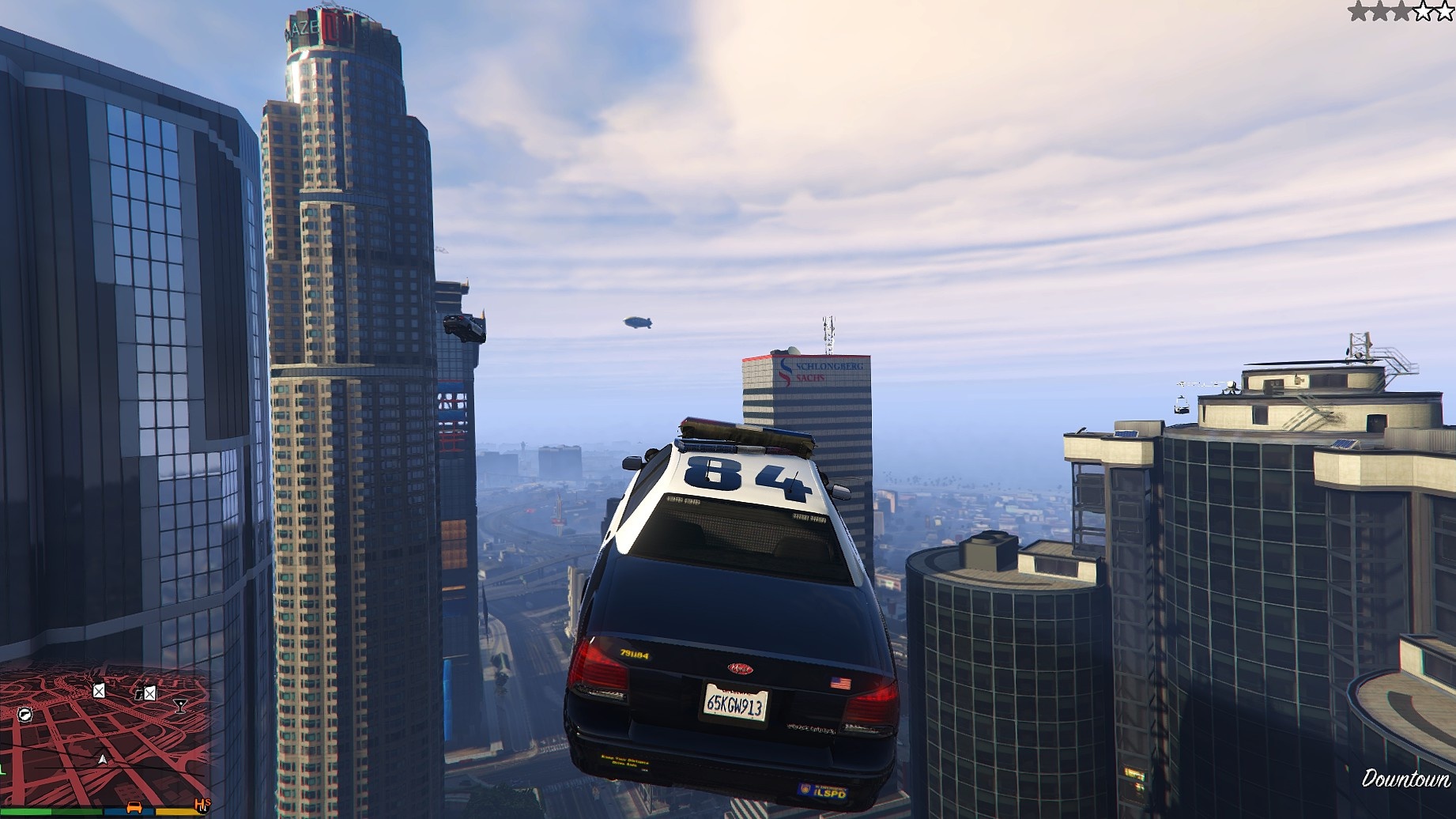Image resolution: width=1456 pixels, height=819 pixels.
Task: Click the wanted level stars
Action: pyautogui.click(x=1401, y=11)
